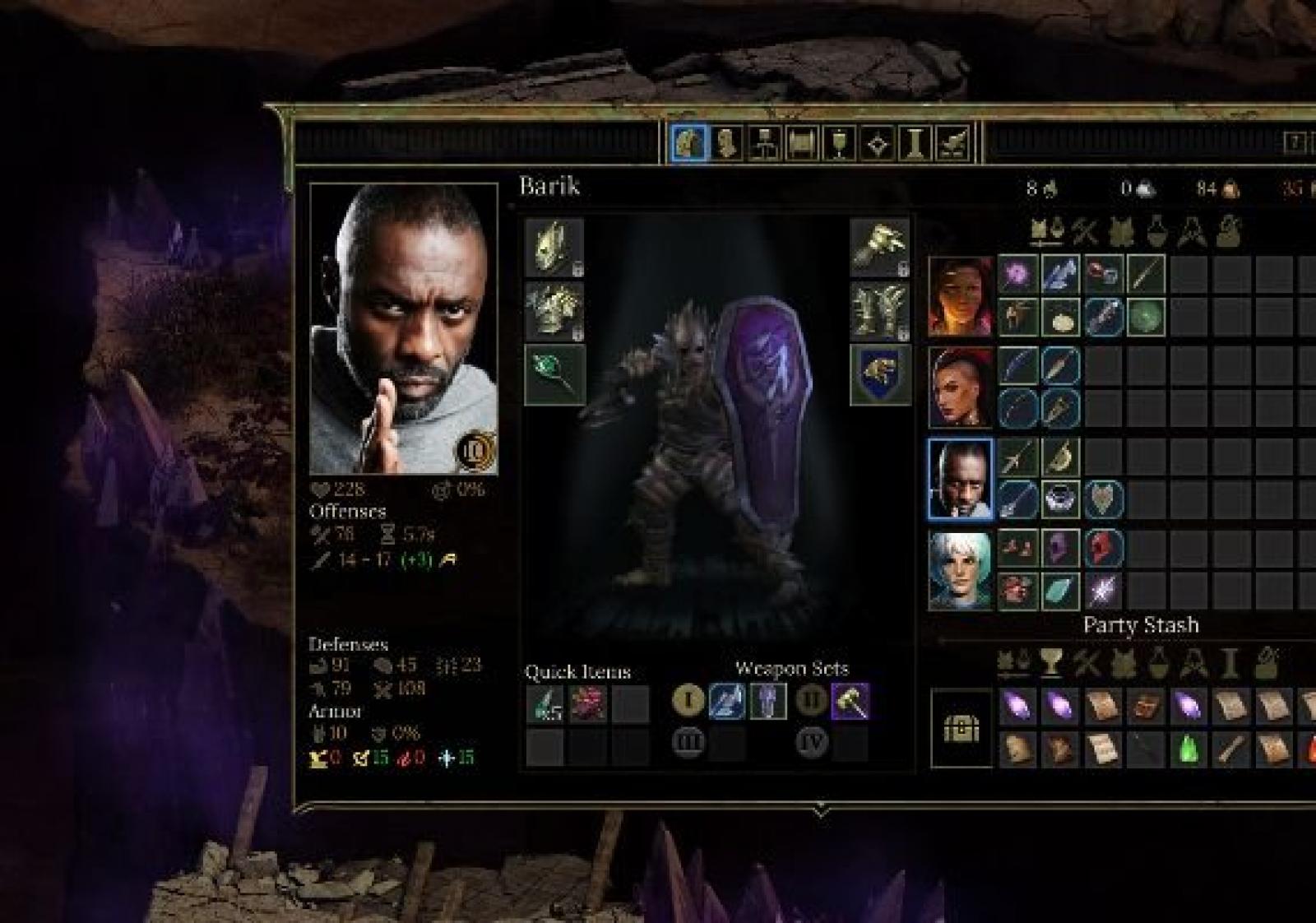Click the blue shield with beast emblem slot
Screen dimensions: 1316x923
tap(879, 374)
